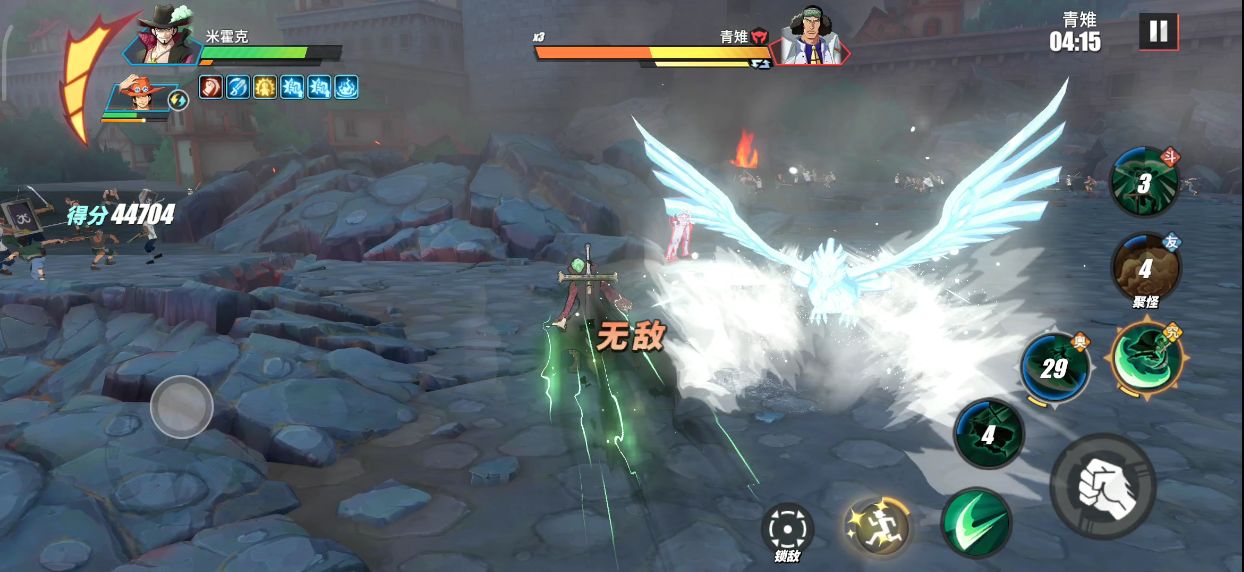Switch to the Ace partner portrait
The width and height of the screenshot is (1244, 572).
click(140, 98)
